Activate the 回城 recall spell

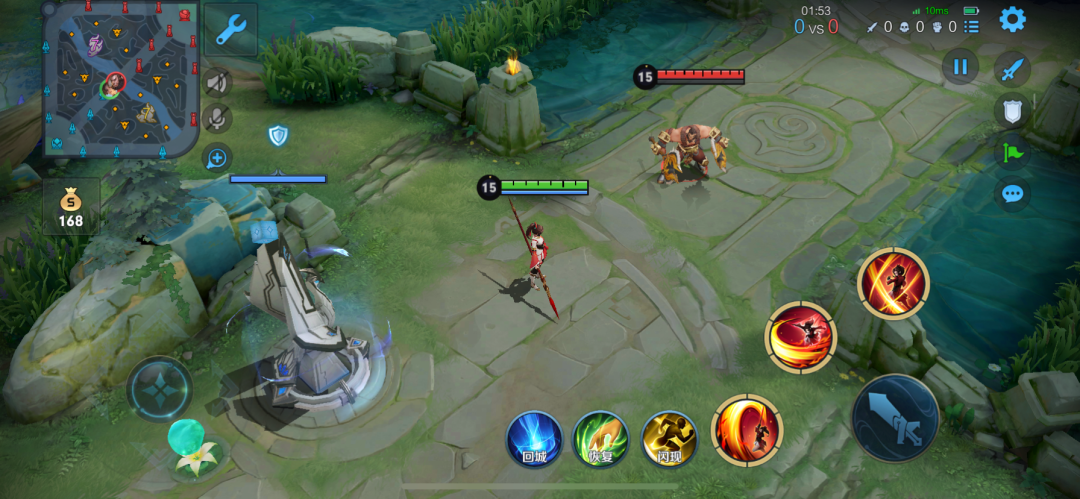[533, 439]
